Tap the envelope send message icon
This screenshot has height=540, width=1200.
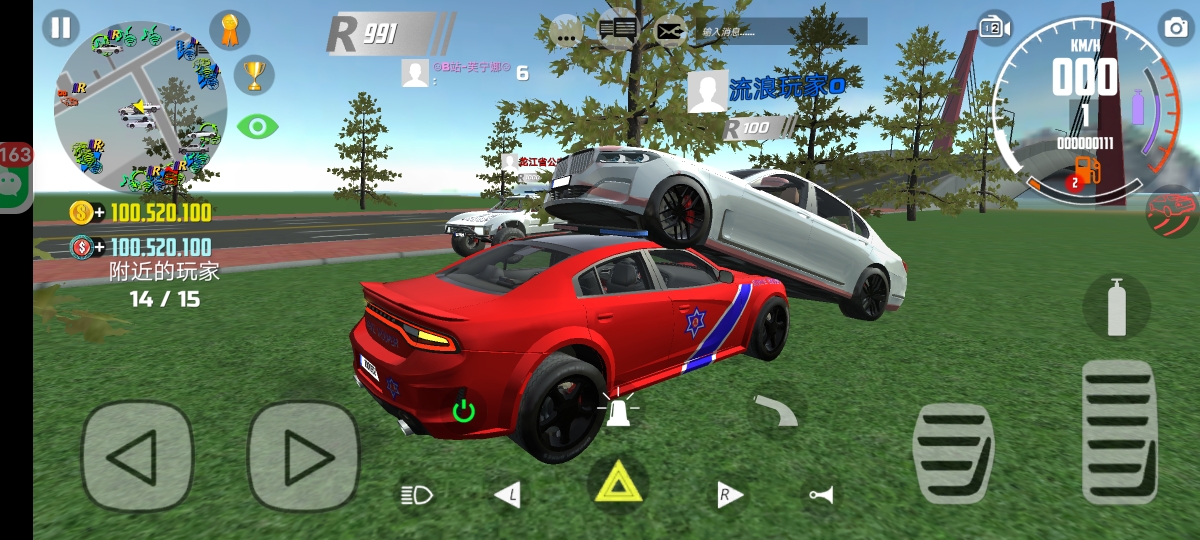[x=670, y=31]
